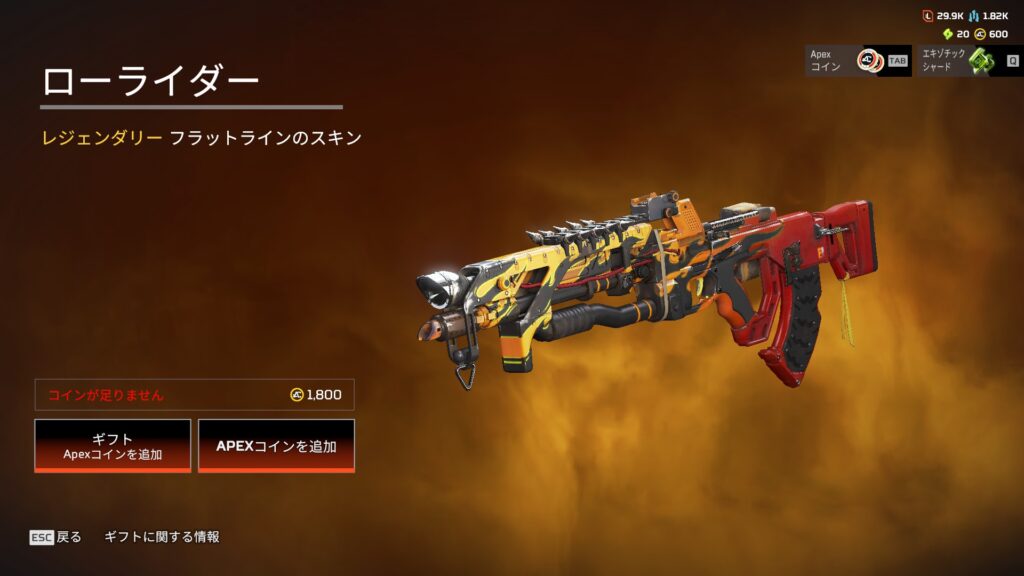Open the ギフト gift purchase button
The height and width of the screenshot is (576, 1024).
click(x=113, y=445)
